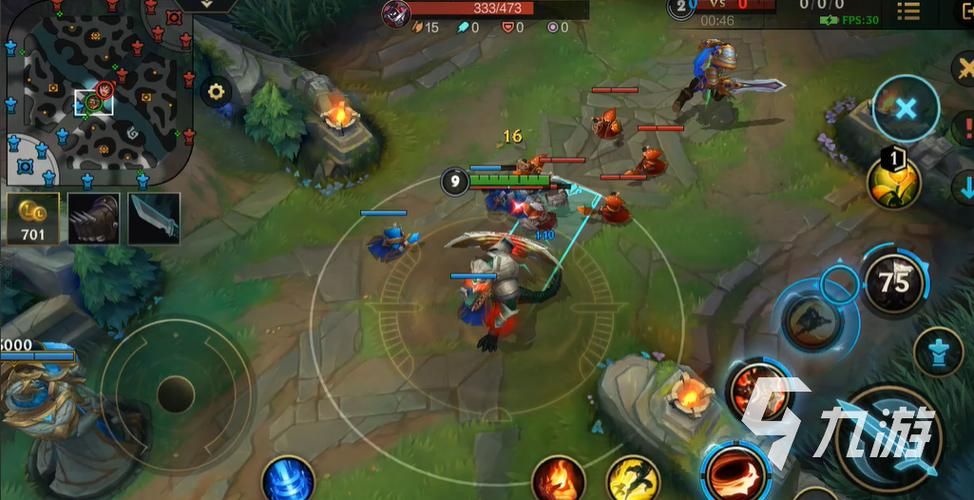Cast the blue recall spell

click(288, 479)
